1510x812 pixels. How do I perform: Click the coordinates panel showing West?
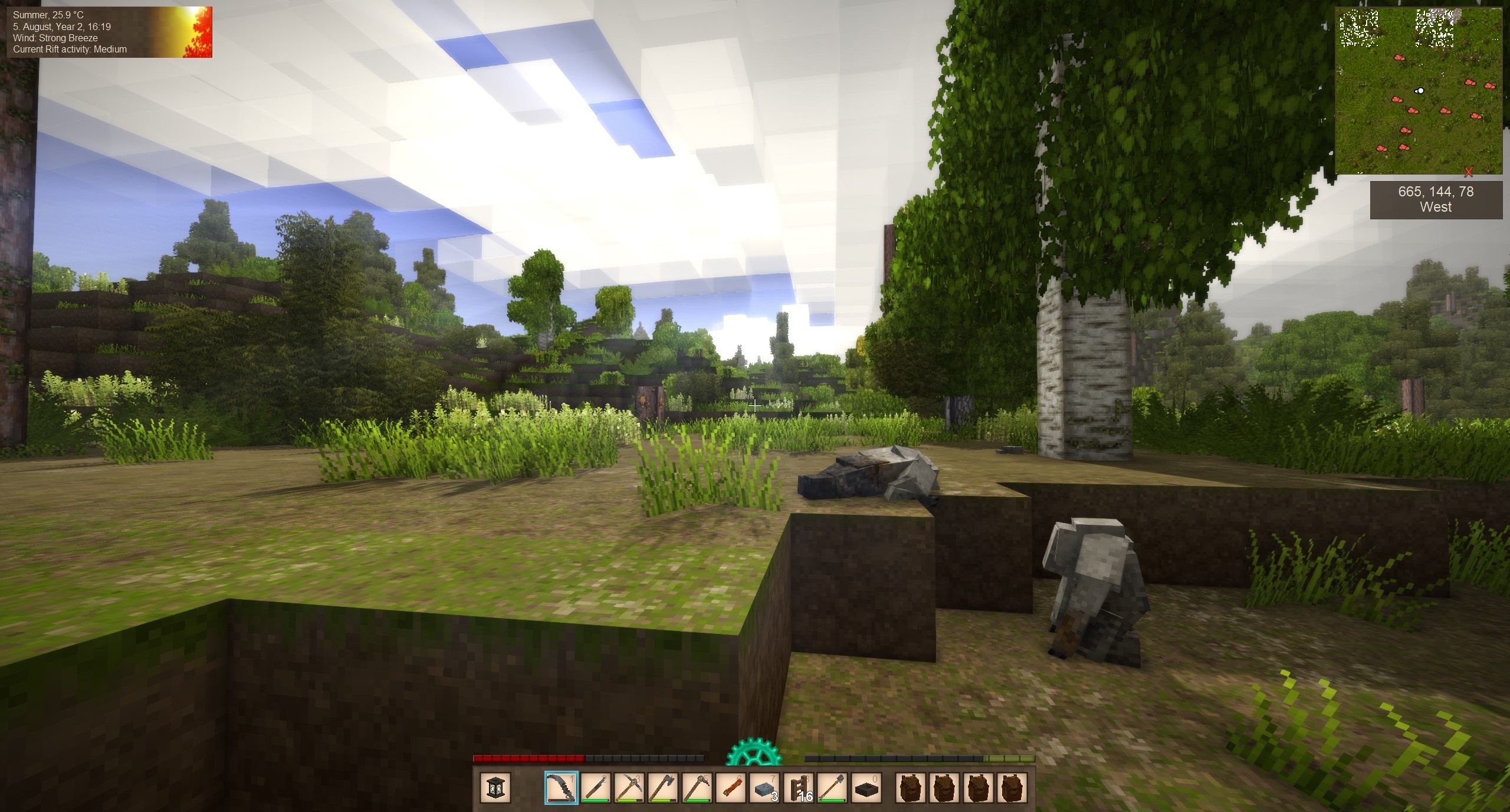point(1435,199)
